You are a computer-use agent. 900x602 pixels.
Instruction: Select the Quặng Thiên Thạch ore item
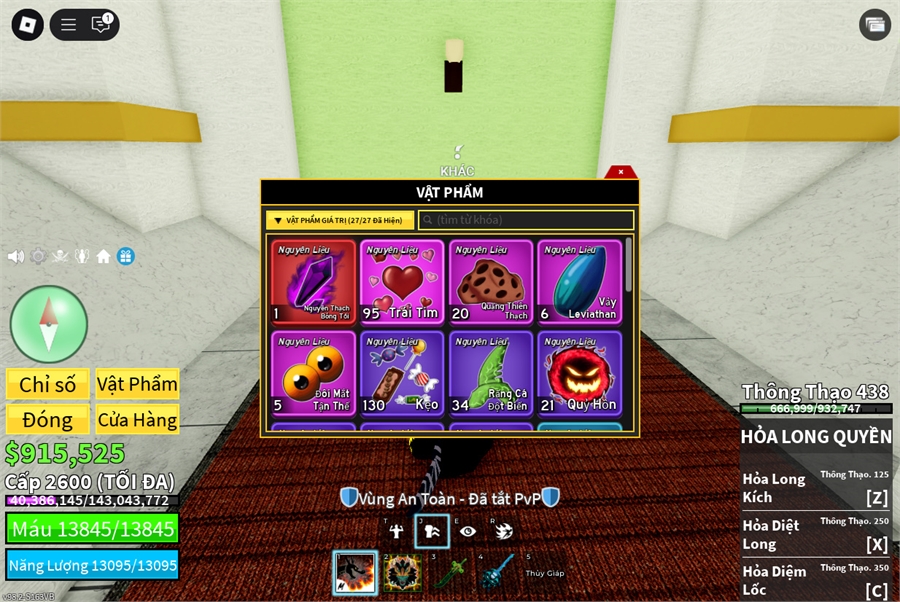[x=491, y=282]
